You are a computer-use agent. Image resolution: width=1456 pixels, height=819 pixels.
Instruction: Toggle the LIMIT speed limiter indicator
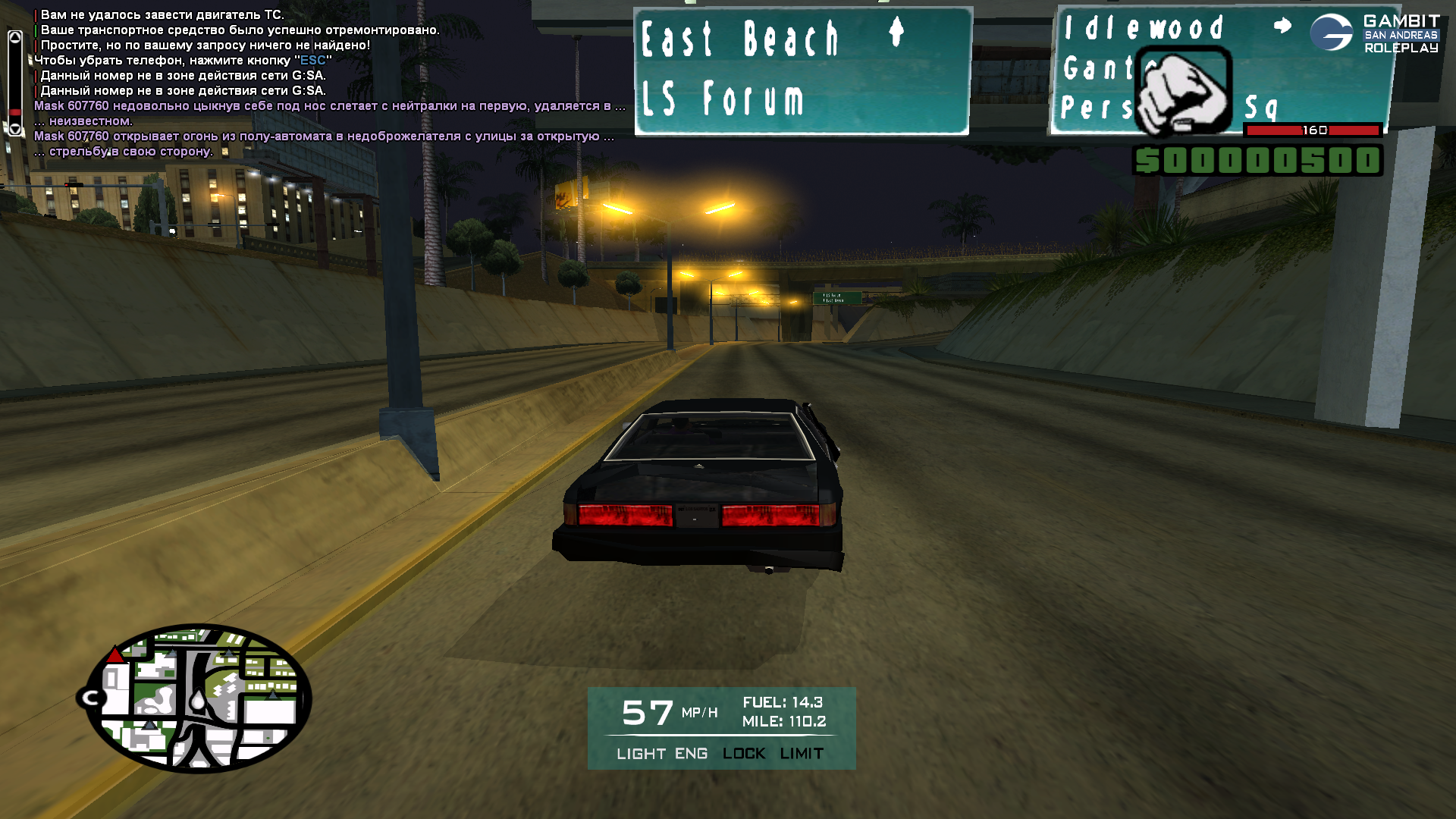click(x=802, y=754)
